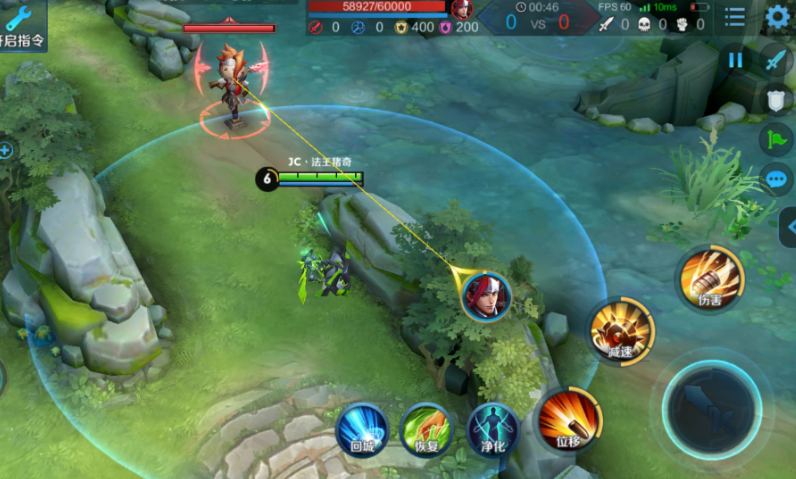Screen dimensions: 796x479
Task: Use the 恢复 restore ability
Action: (427, 430)
